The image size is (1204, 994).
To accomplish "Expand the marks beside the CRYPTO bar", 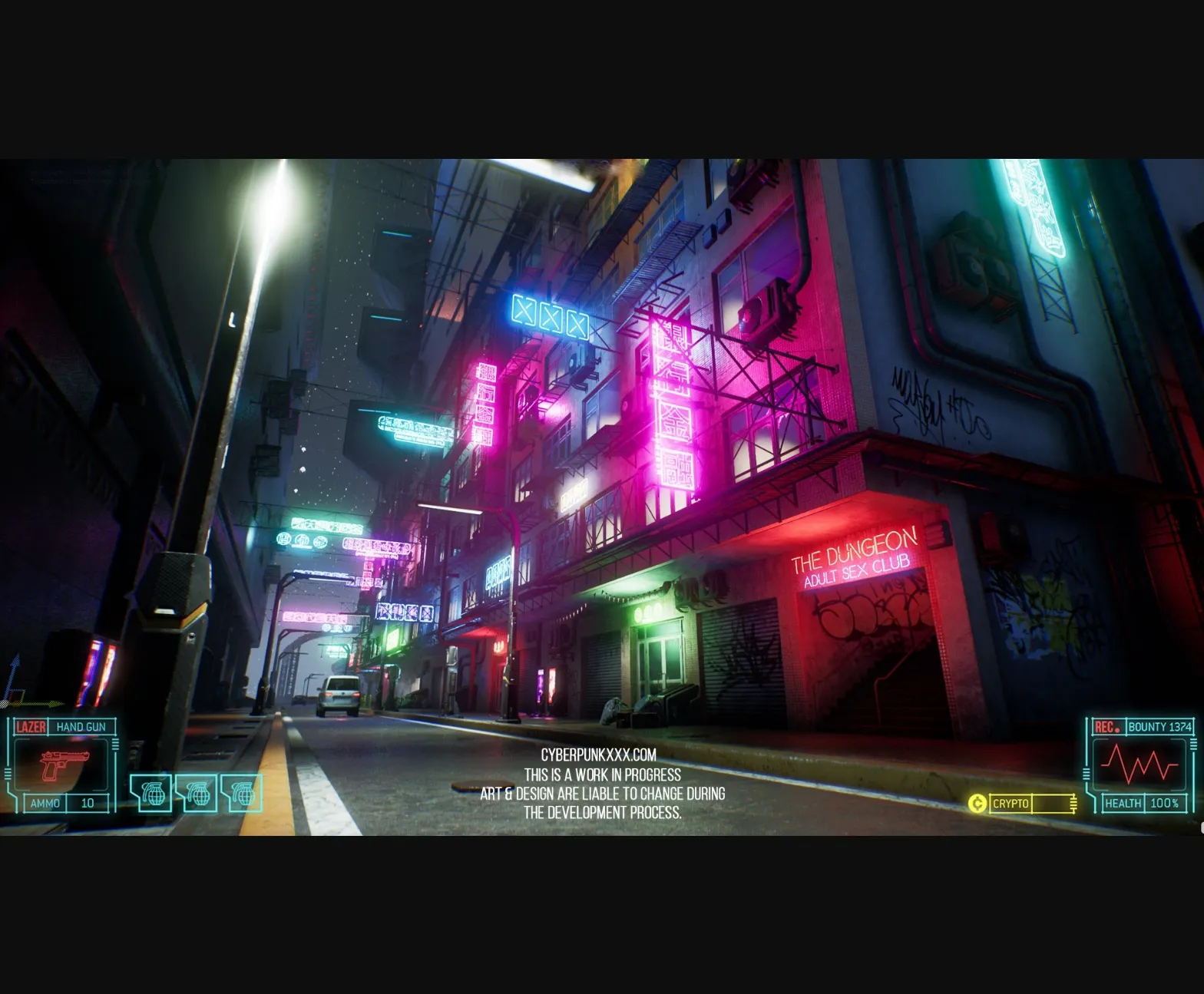I will (1073, 802).
